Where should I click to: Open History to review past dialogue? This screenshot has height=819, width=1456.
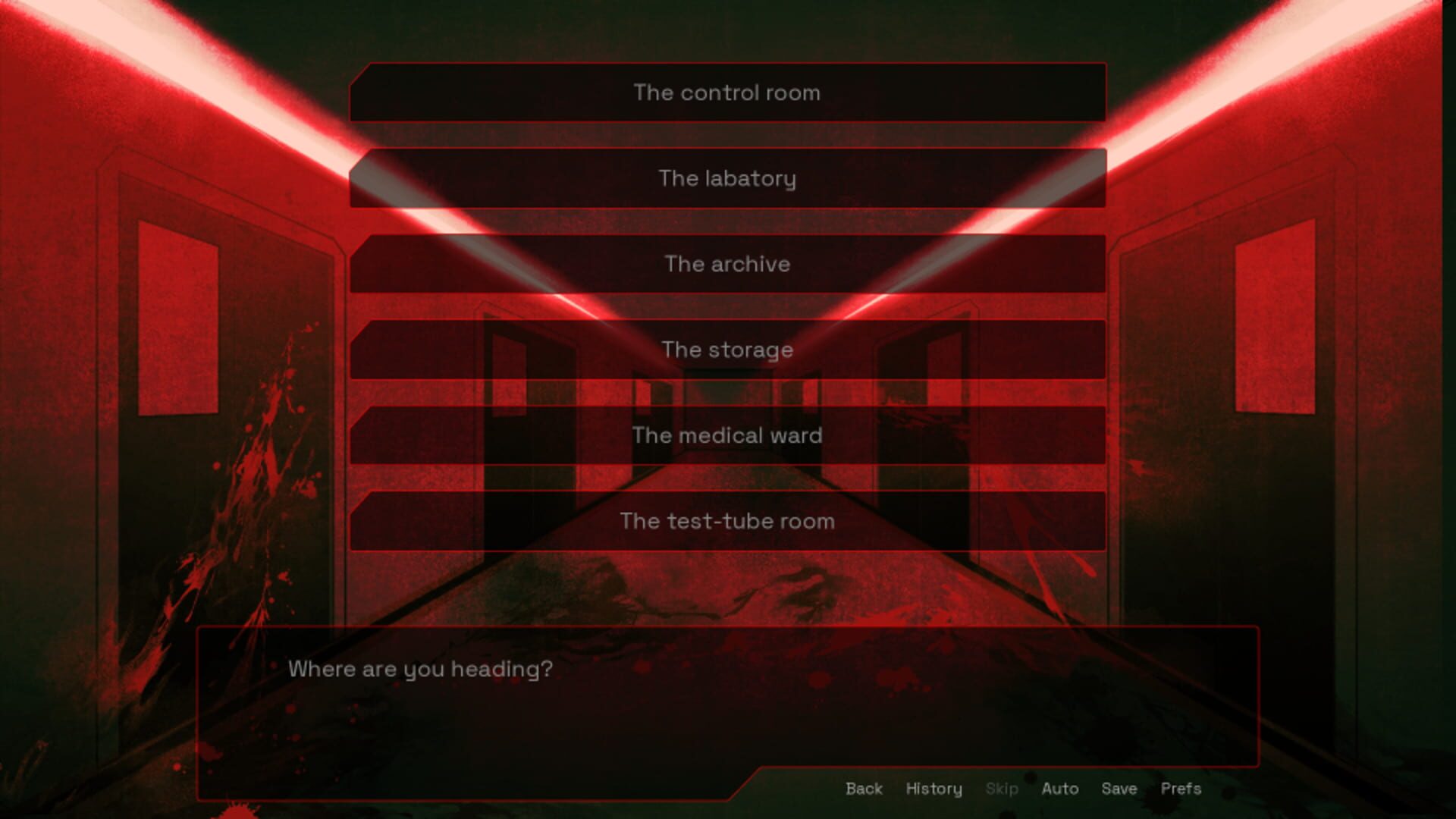(934, 789)
